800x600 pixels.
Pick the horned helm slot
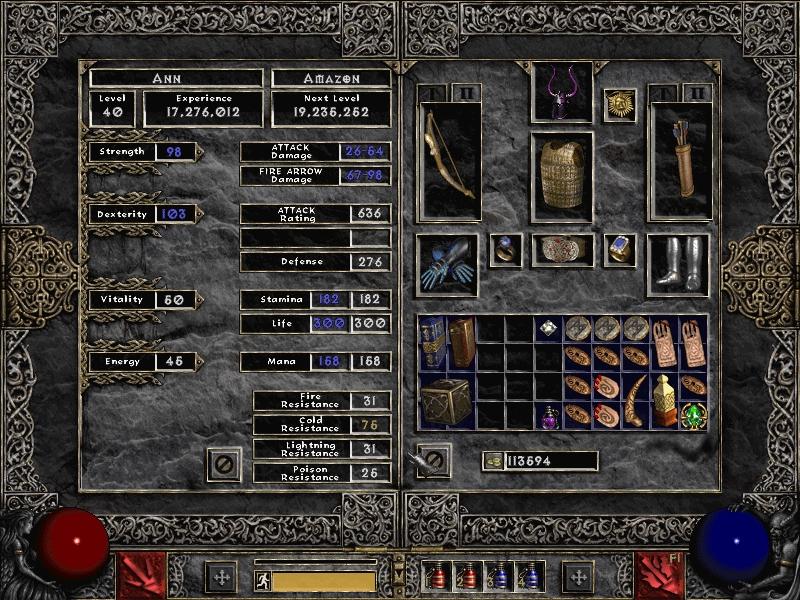point(561,92)
